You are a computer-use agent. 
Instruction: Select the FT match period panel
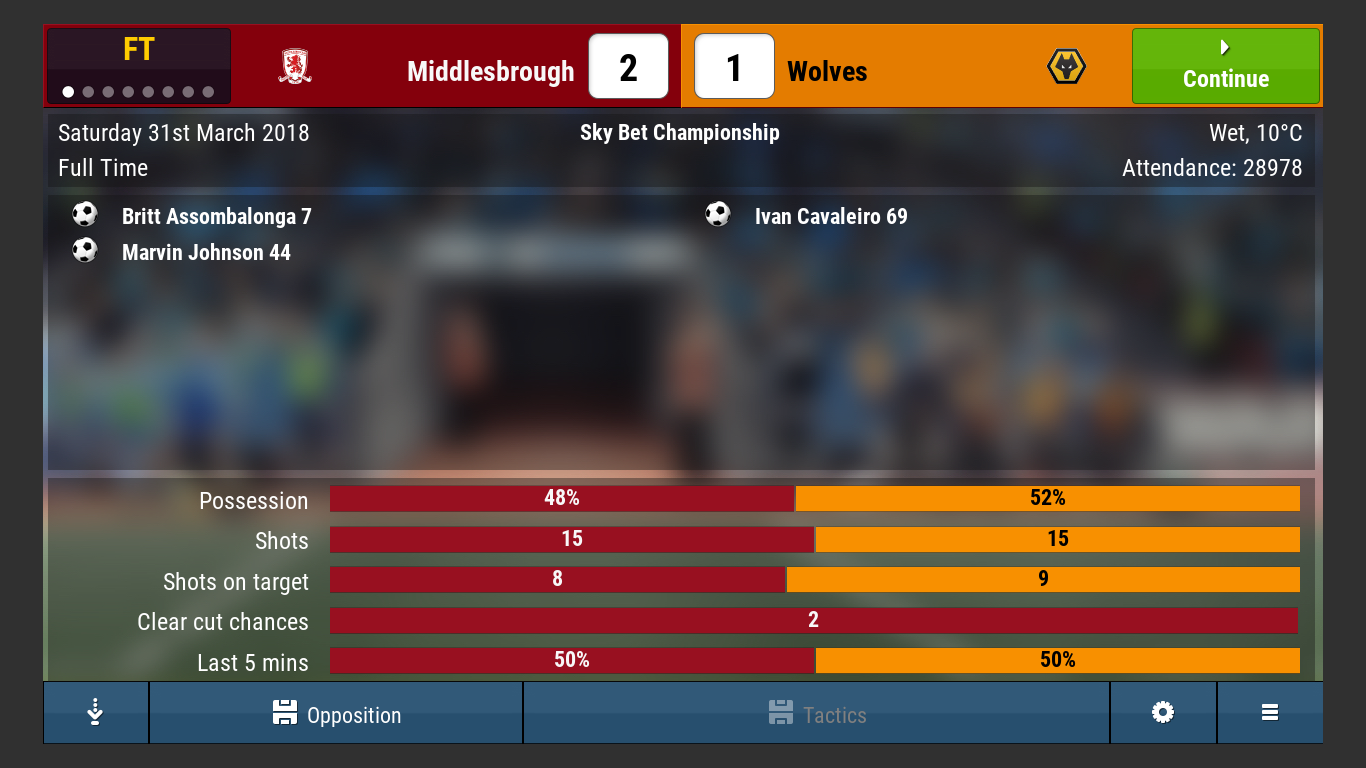pyautogui.click(x=138, y=66)
